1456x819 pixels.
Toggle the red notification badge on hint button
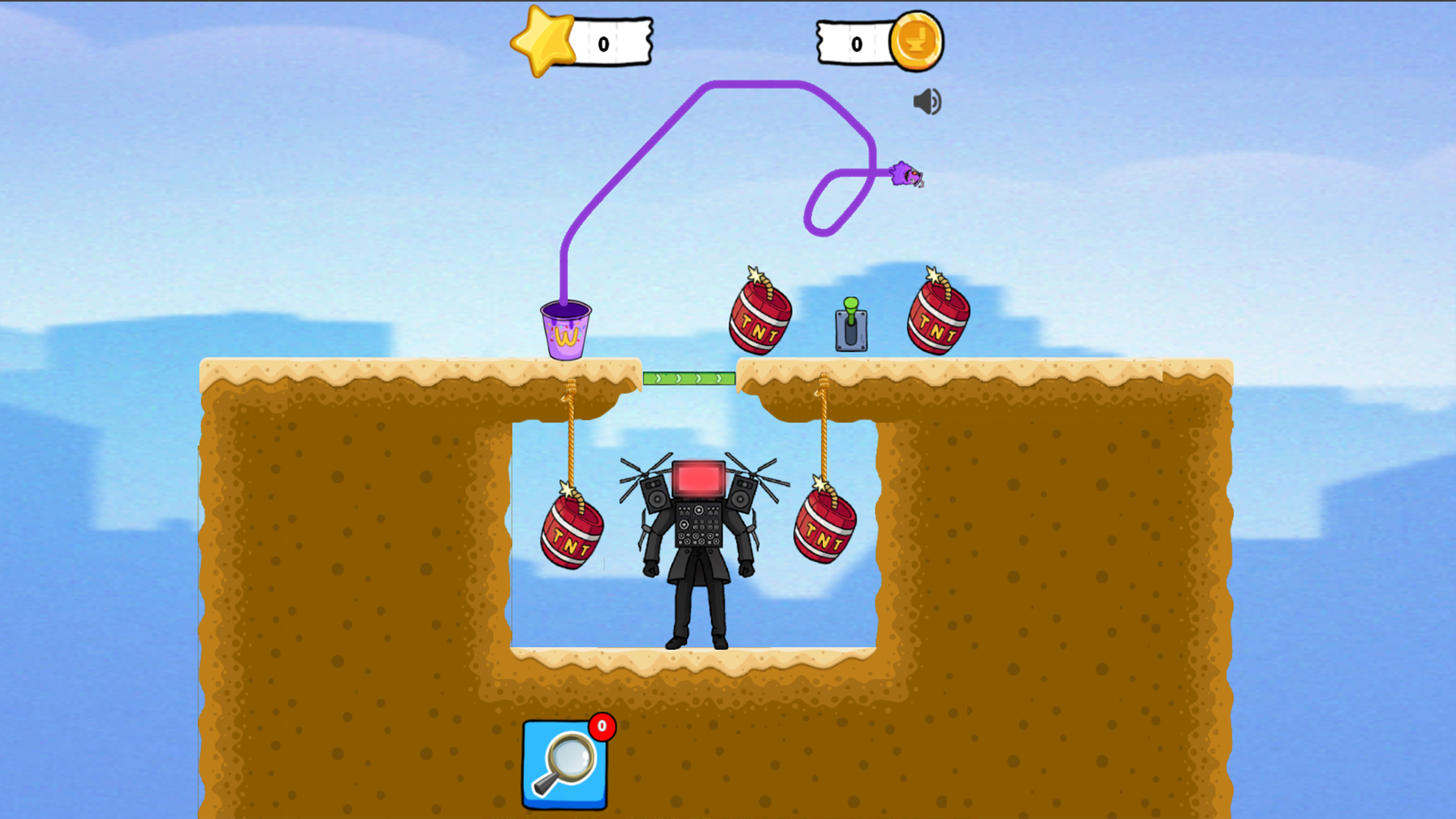tap(601, 726)
